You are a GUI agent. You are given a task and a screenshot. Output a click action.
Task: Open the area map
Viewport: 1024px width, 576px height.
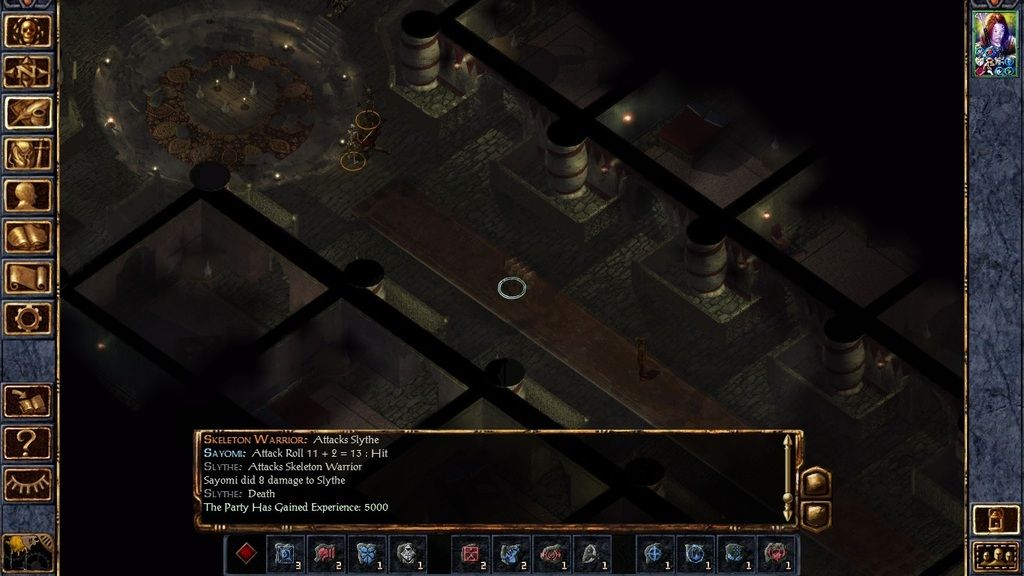coord(28,72)
